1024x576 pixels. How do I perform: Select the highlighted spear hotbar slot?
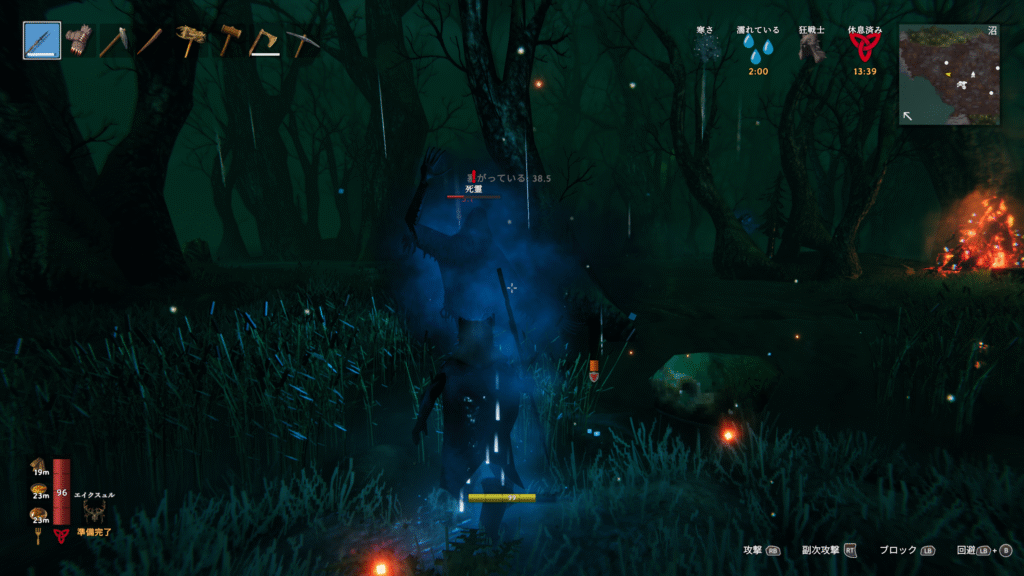point(42,41)
